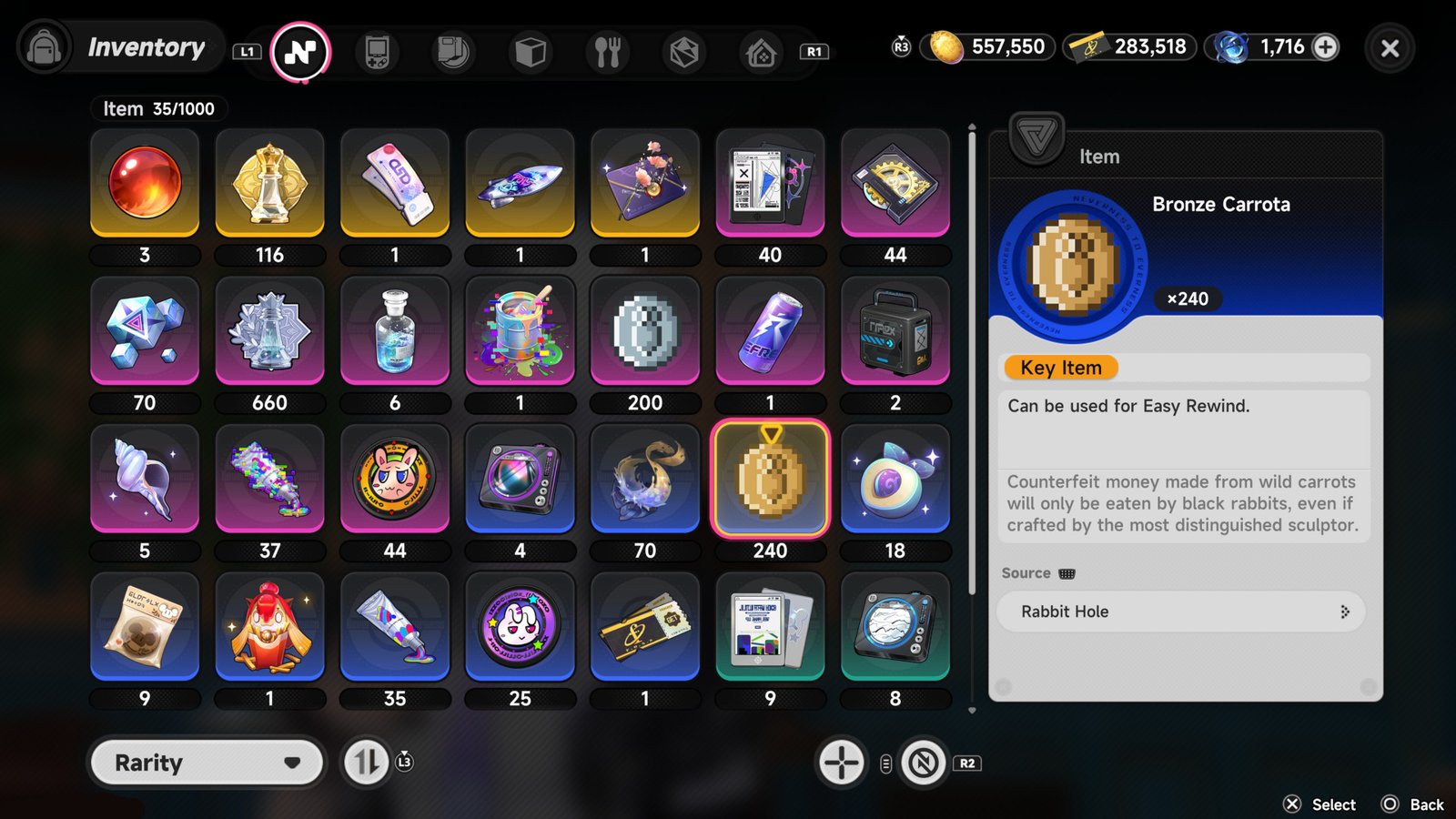Click the blue Polychrome currency icon

[1234, 46]
